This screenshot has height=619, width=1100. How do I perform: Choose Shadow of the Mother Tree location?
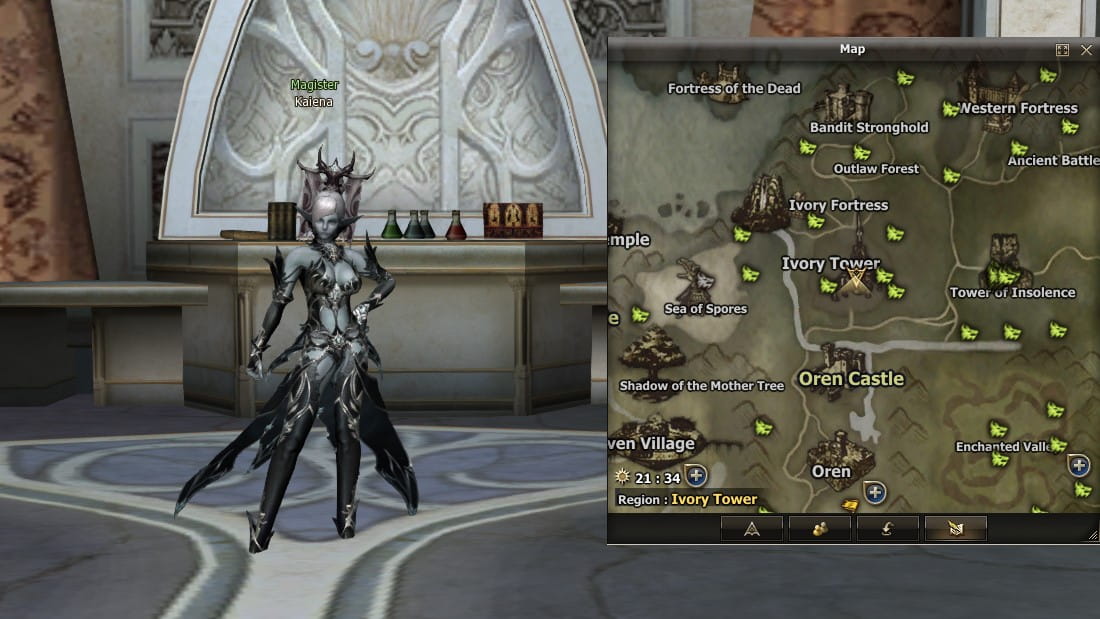click(x=701, y=386)
